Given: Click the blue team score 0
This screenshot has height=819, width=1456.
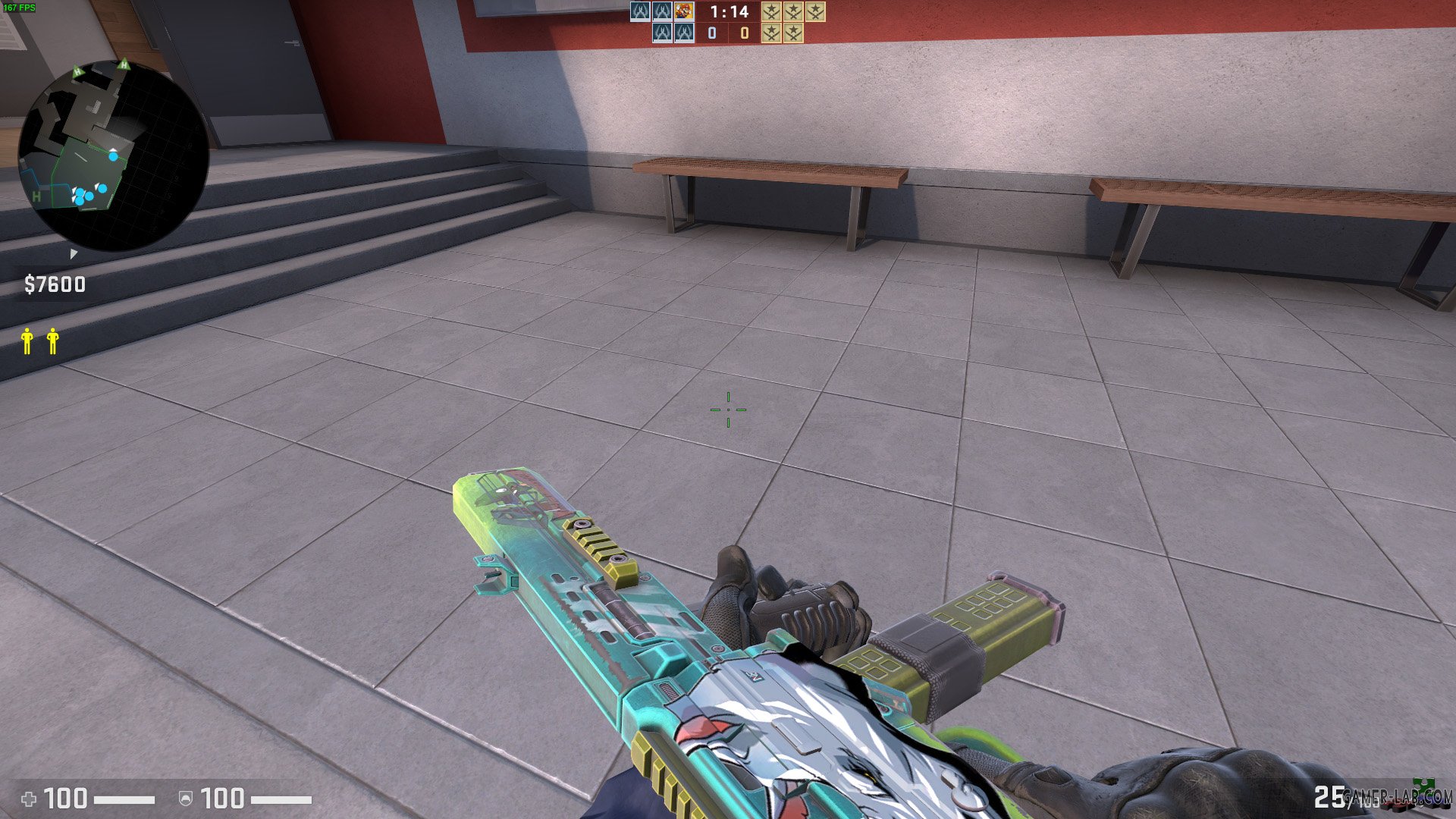Looking at the screenshot, I should [x=711, y=33].
